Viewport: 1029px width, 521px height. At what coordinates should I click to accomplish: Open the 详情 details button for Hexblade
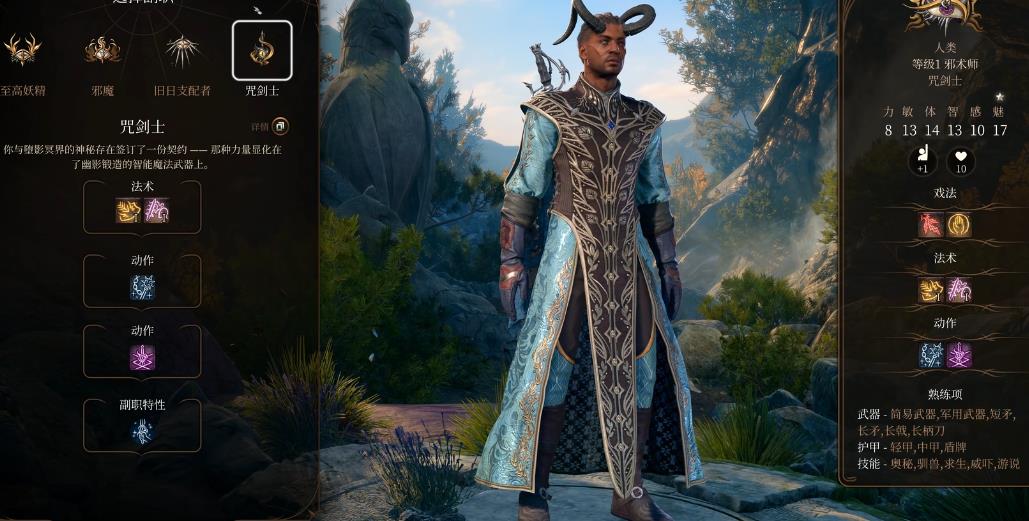coord(280,126)
